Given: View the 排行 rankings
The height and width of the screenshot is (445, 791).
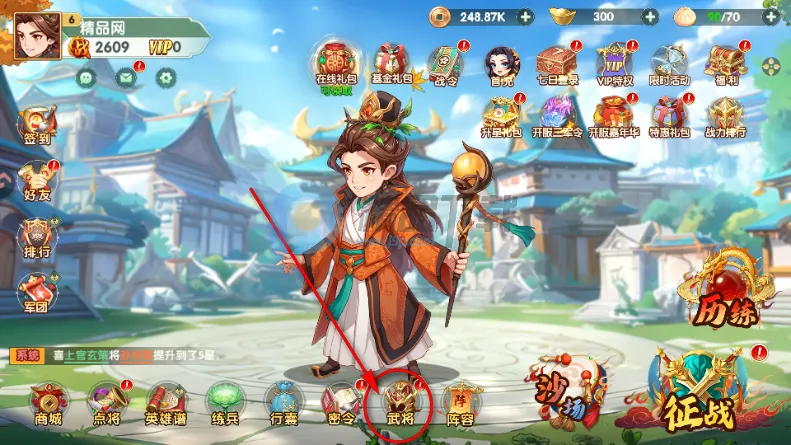Looking at the screenshot, I should tap(36, 239).
